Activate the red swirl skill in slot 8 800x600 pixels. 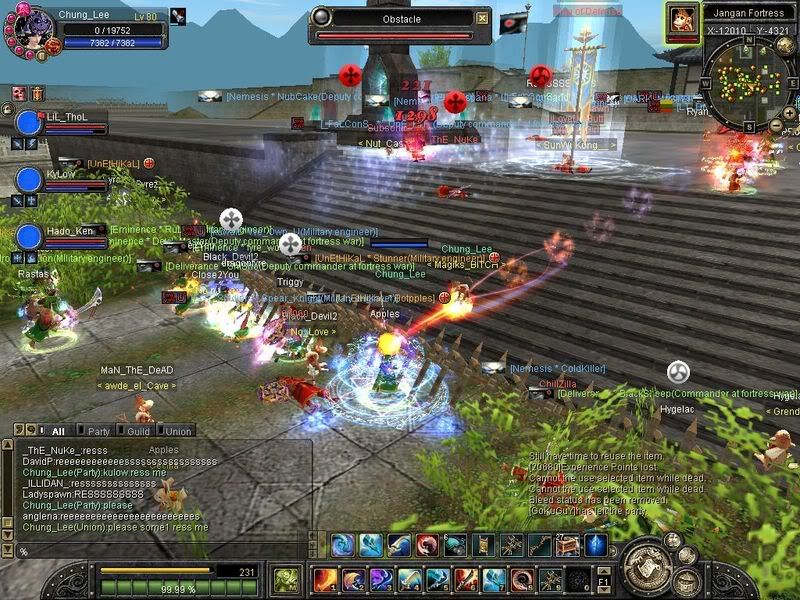522,579
